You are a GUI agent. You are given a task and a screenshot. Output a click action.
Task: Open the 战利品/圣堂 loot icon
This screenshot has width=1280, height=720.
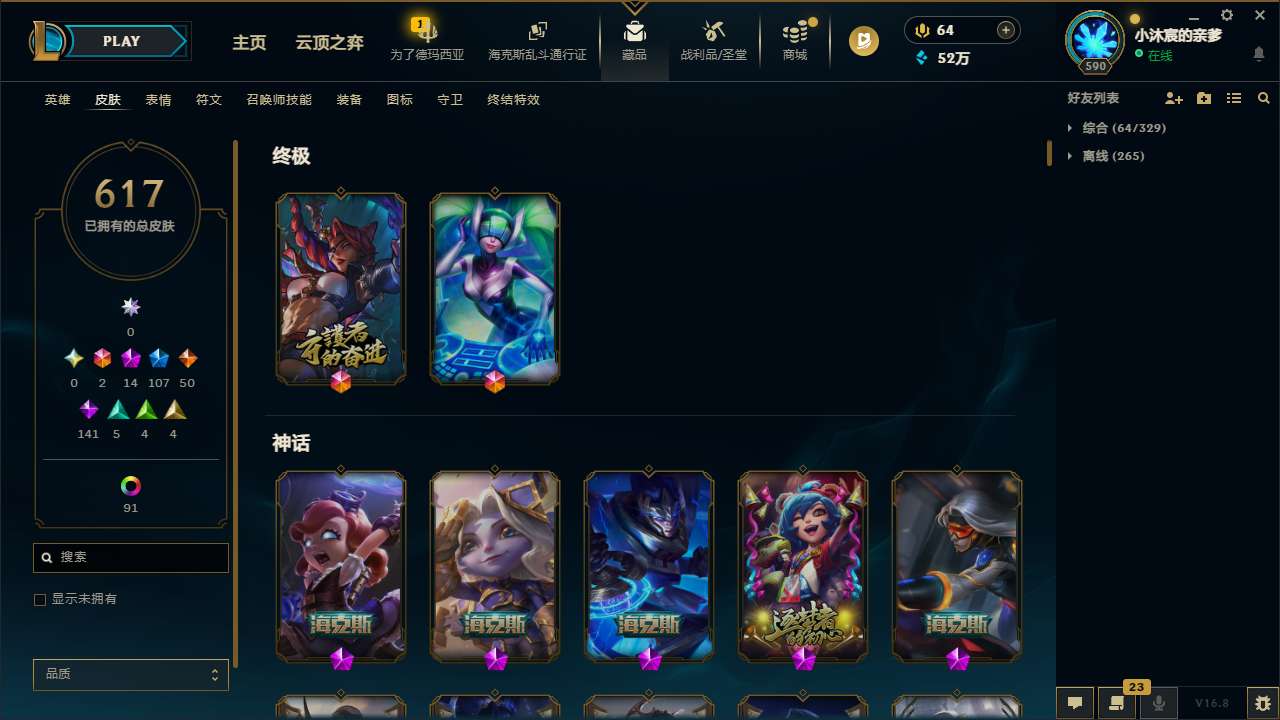pos(713,40)
